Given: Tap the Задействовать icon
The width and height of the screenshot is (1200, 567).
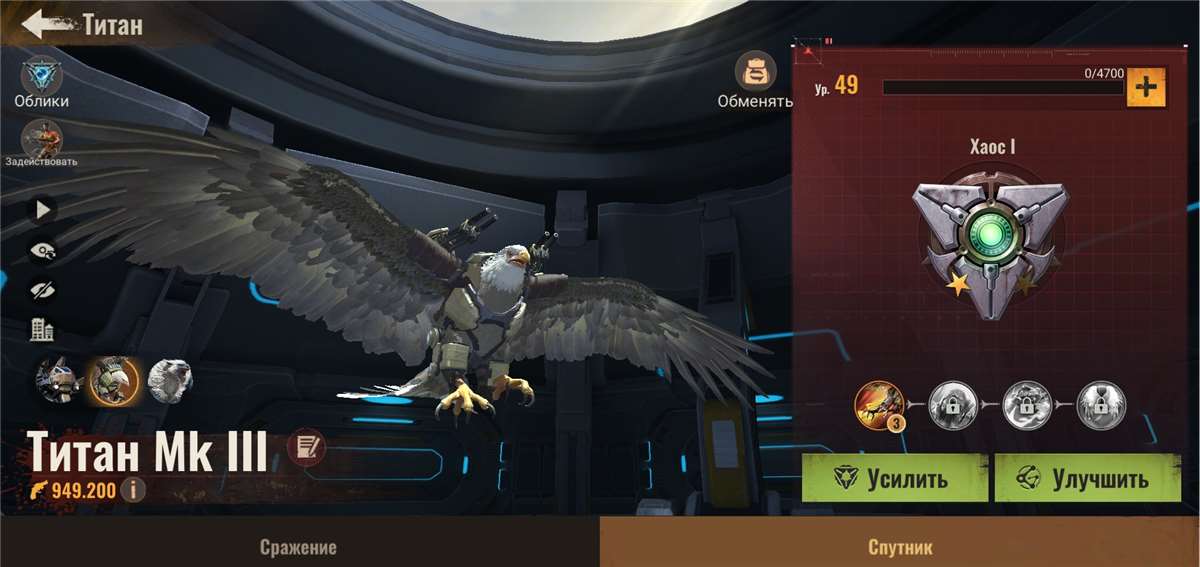Looking at the screenshot, I should 41,138.
